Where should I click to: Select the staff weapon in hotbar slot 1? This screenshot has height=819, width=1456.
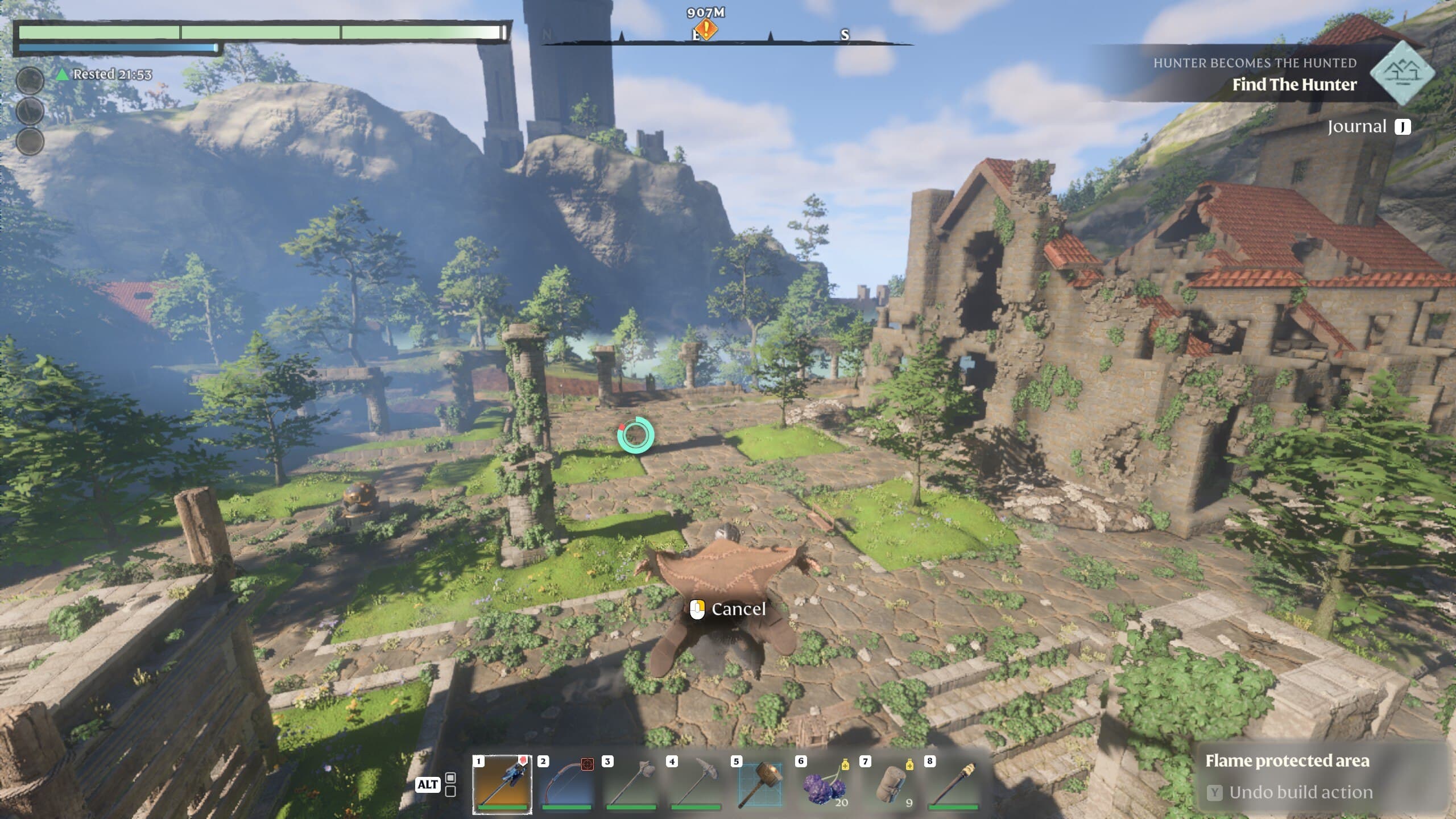[502, 784]
